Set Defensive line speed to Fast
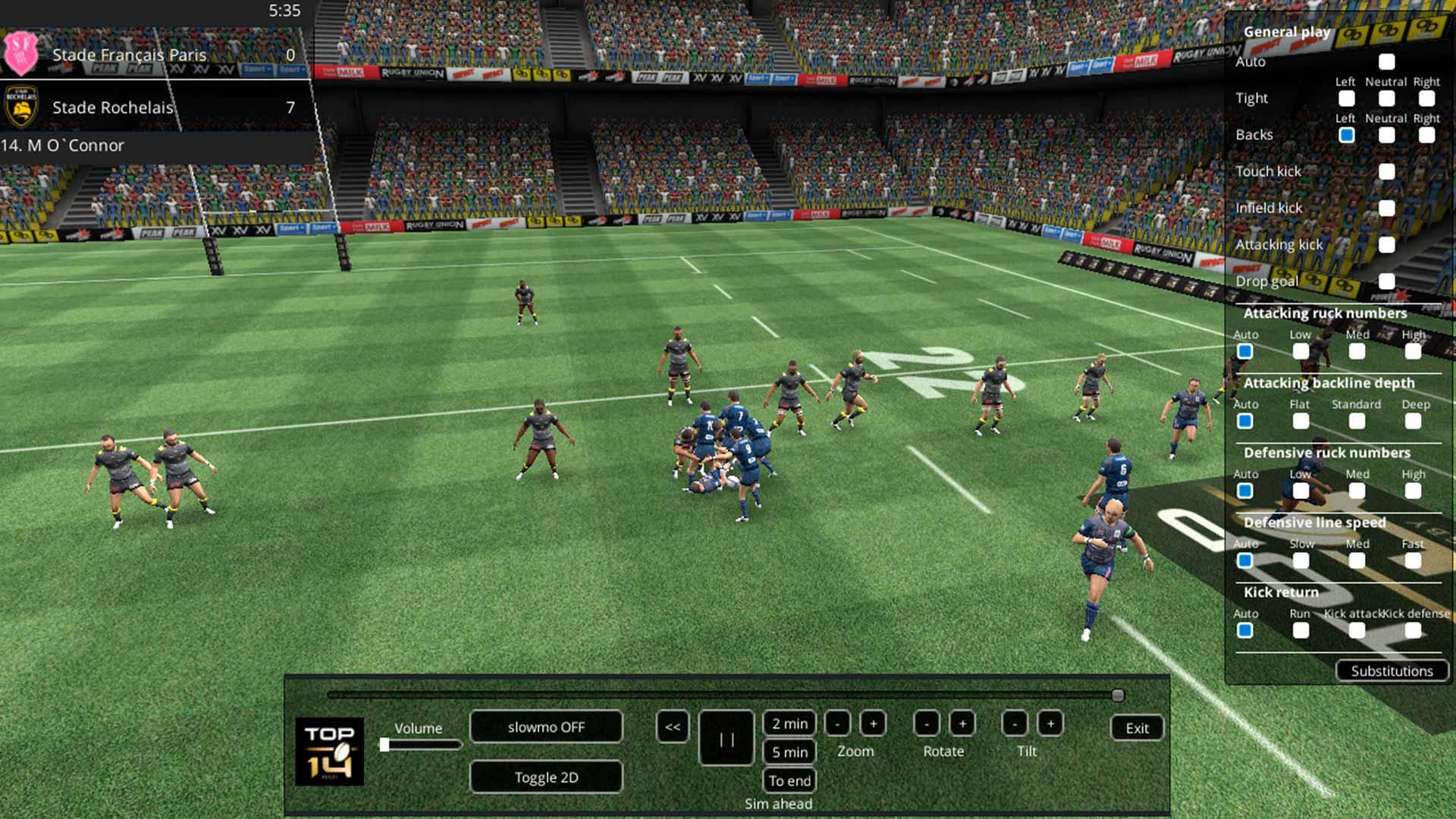1456x819 pixels. [x=1413, y=561]
